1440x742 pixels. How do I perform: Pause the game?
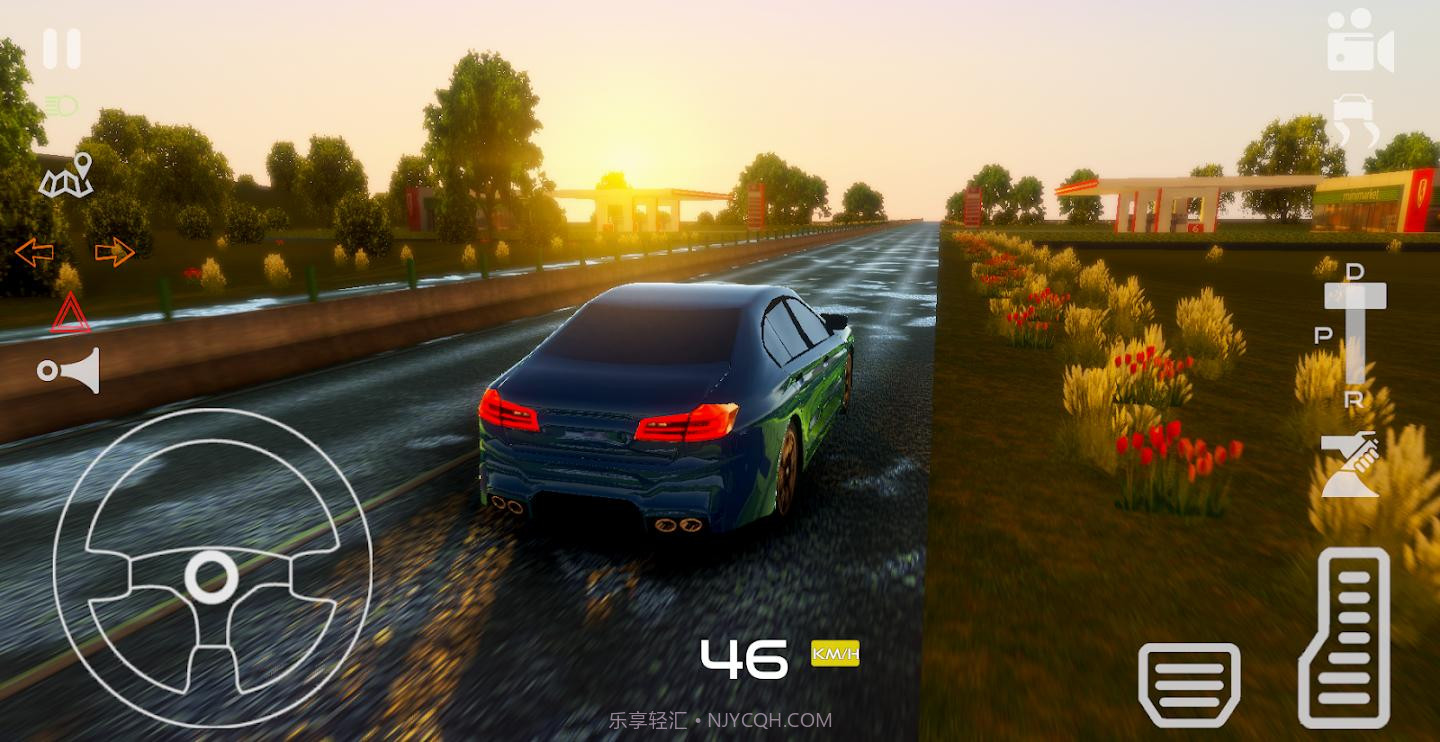pos(61,49)
